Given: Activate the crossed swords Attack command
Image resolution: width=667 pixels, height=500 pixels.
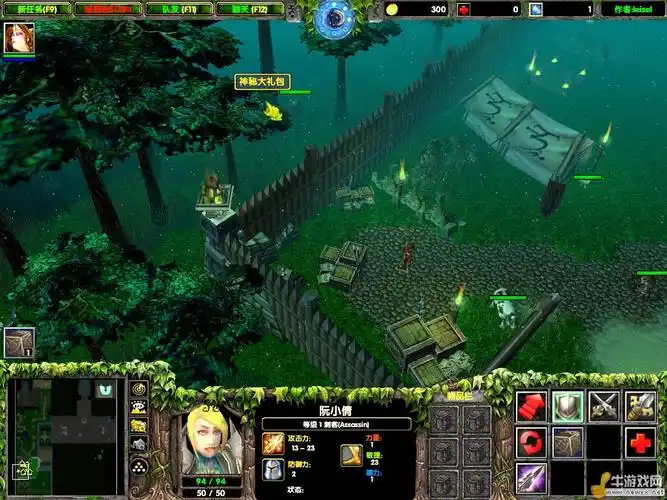Looking at the screenshot, I should [x=602, y=406].
